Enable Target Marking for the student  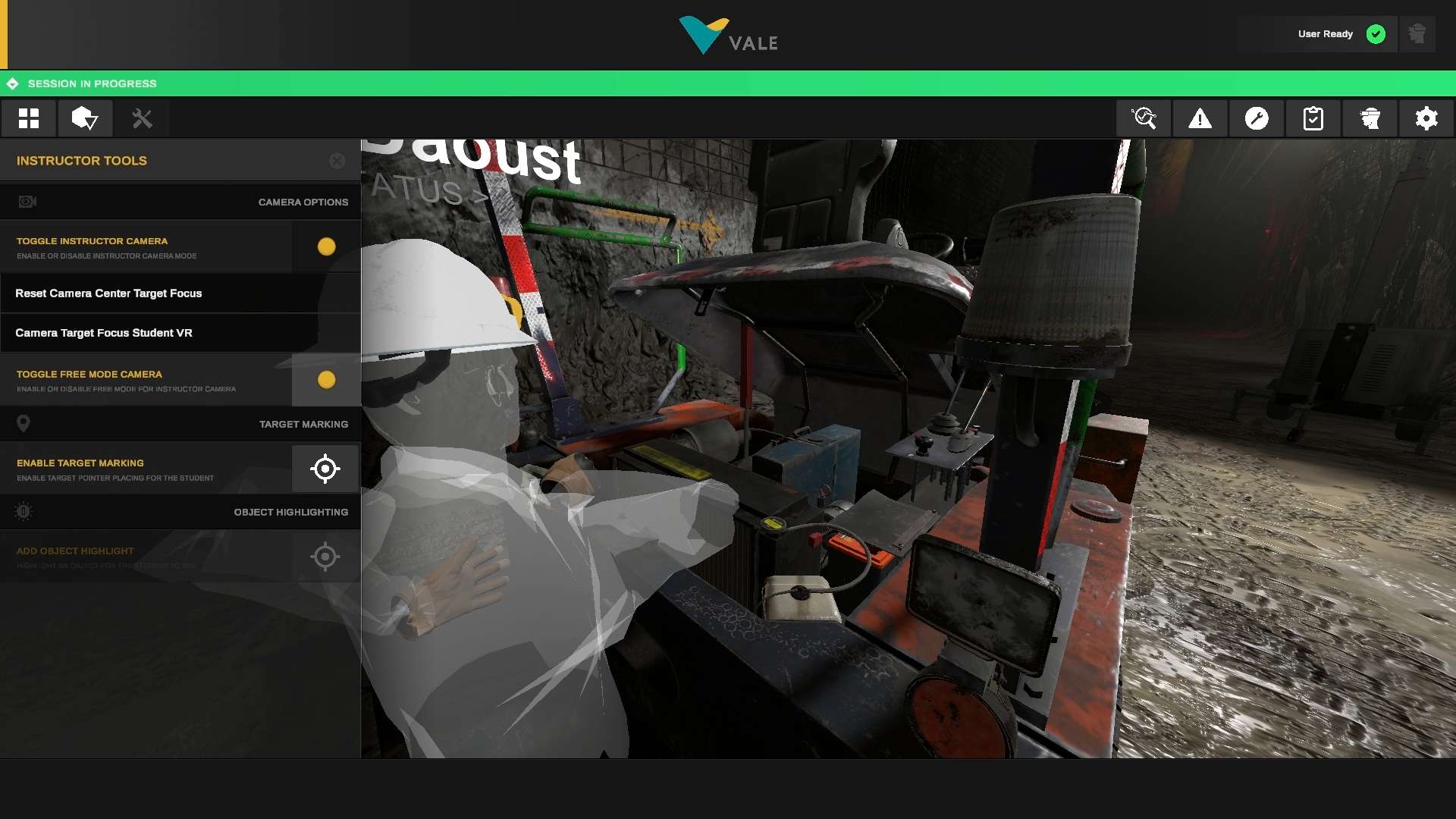pos(325,469)
